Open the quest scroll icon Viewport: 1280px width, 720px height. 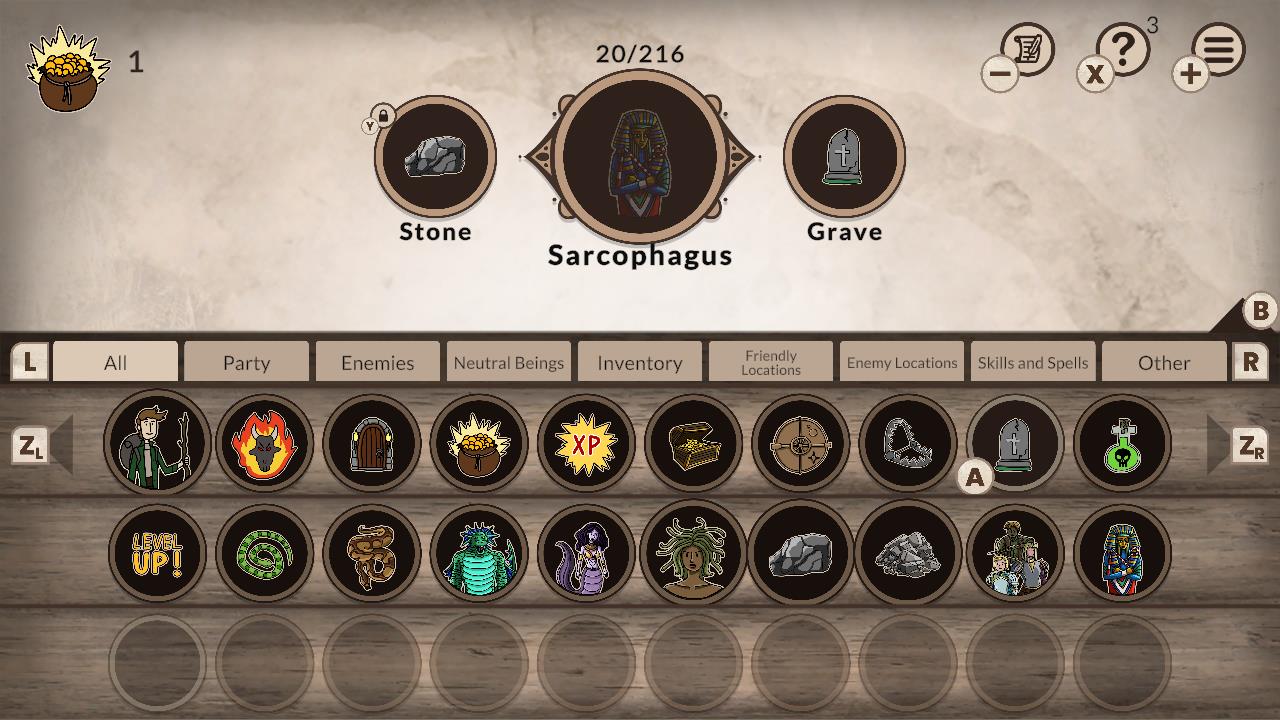click(1030, 48)
